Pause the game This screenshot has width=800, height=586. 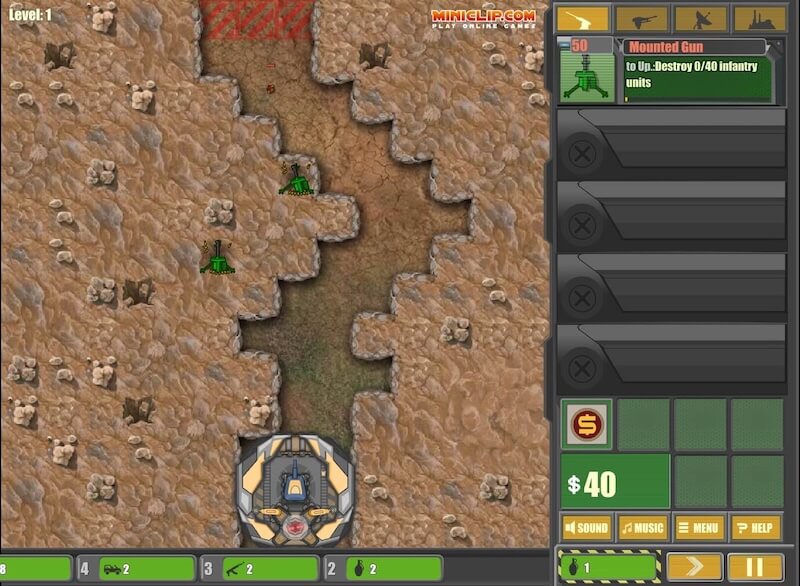click(755, 567)
